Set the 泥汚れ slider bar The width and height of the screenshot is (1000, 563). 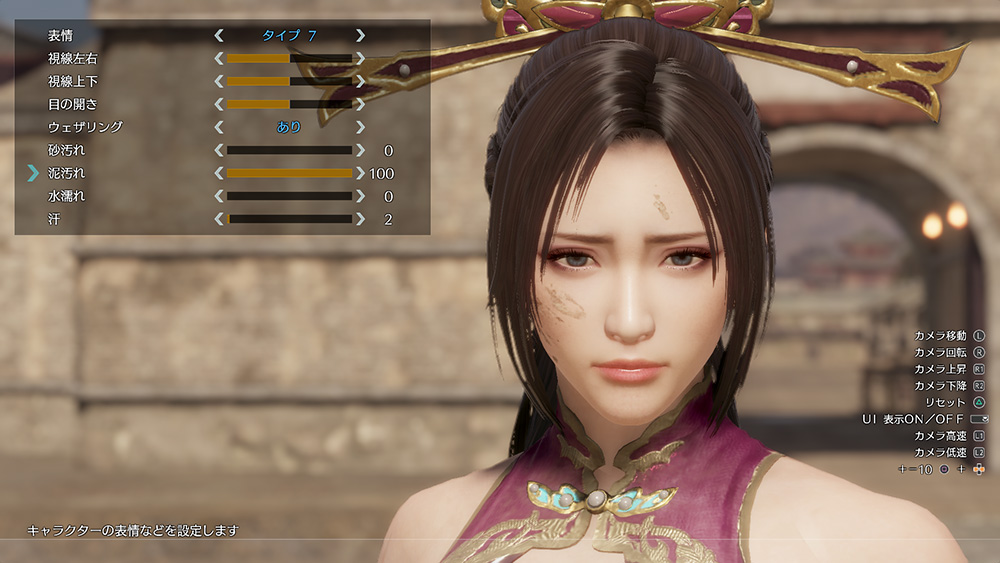coord(289,173)
